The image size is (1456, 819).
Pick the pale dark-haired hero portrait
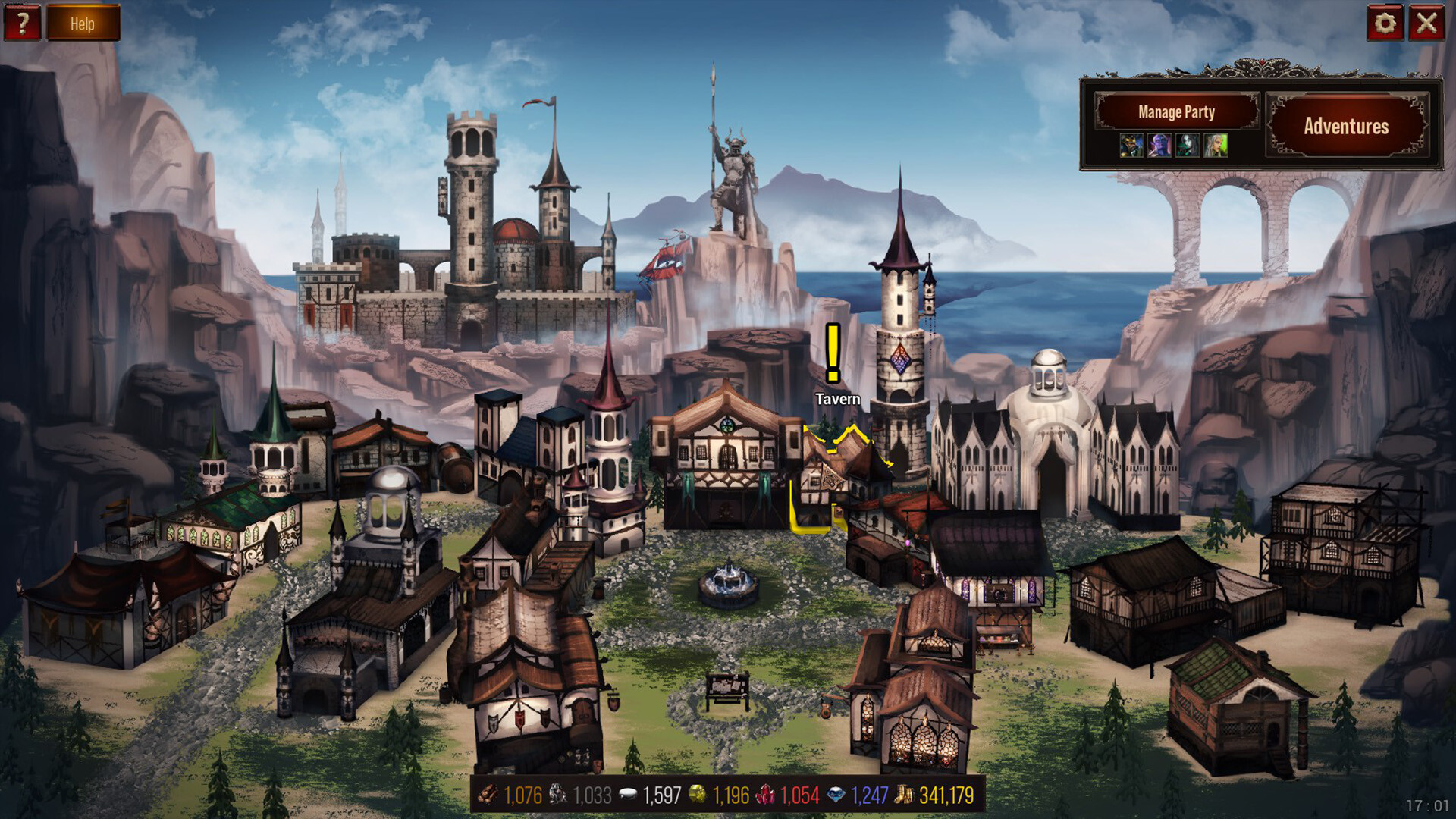[1188, 145]
